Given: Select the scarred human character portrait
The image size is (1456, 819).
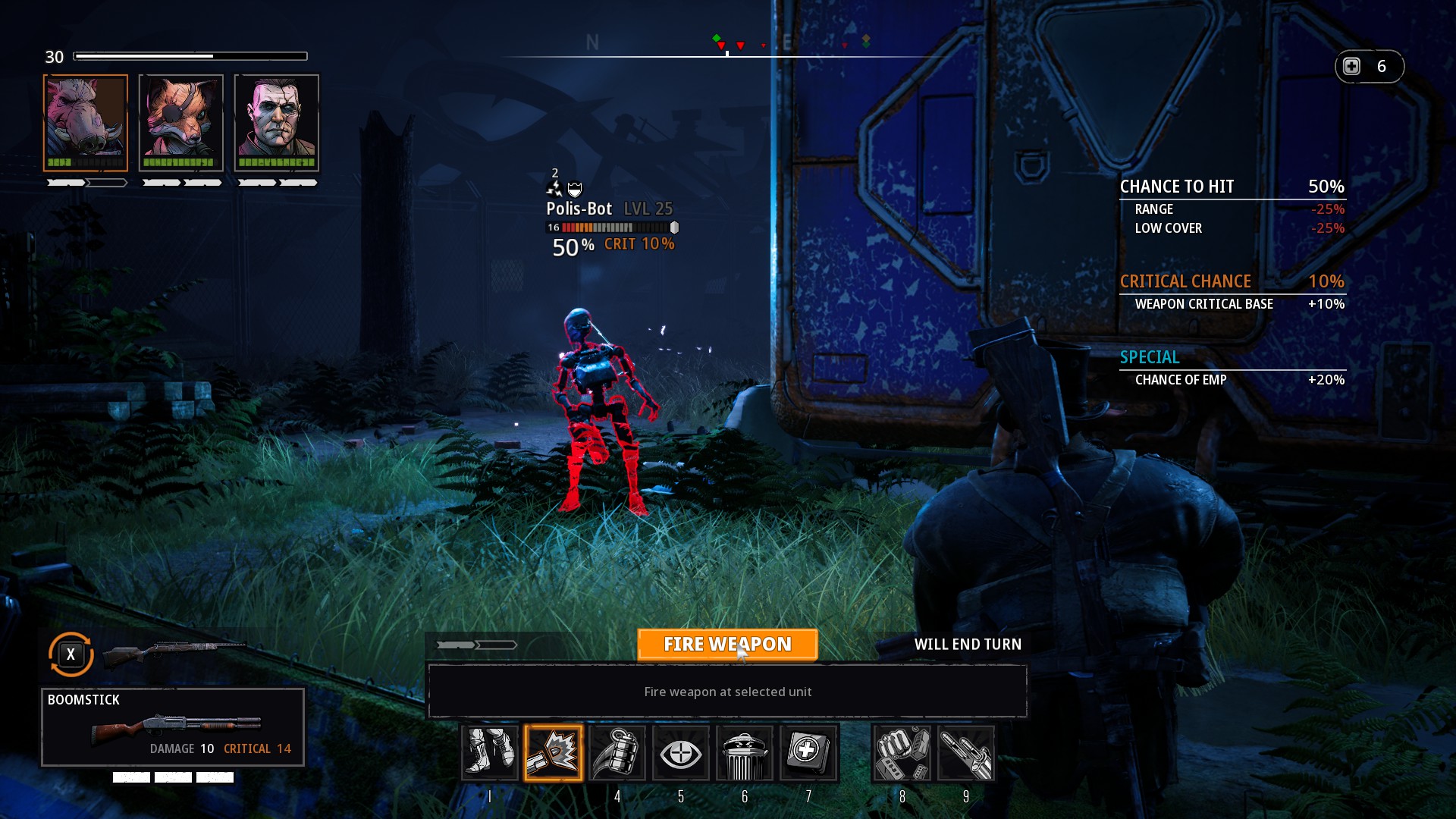Looking at the screenshot, I should [x=277, y=122].
